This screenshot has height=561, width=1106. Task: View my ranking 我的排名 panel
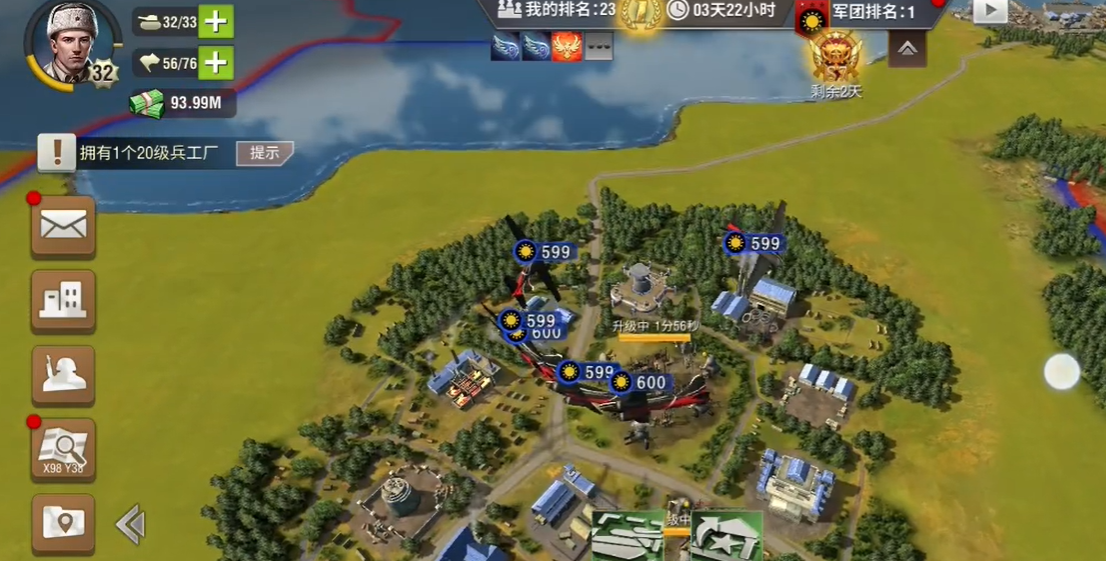tap(555, 10)
